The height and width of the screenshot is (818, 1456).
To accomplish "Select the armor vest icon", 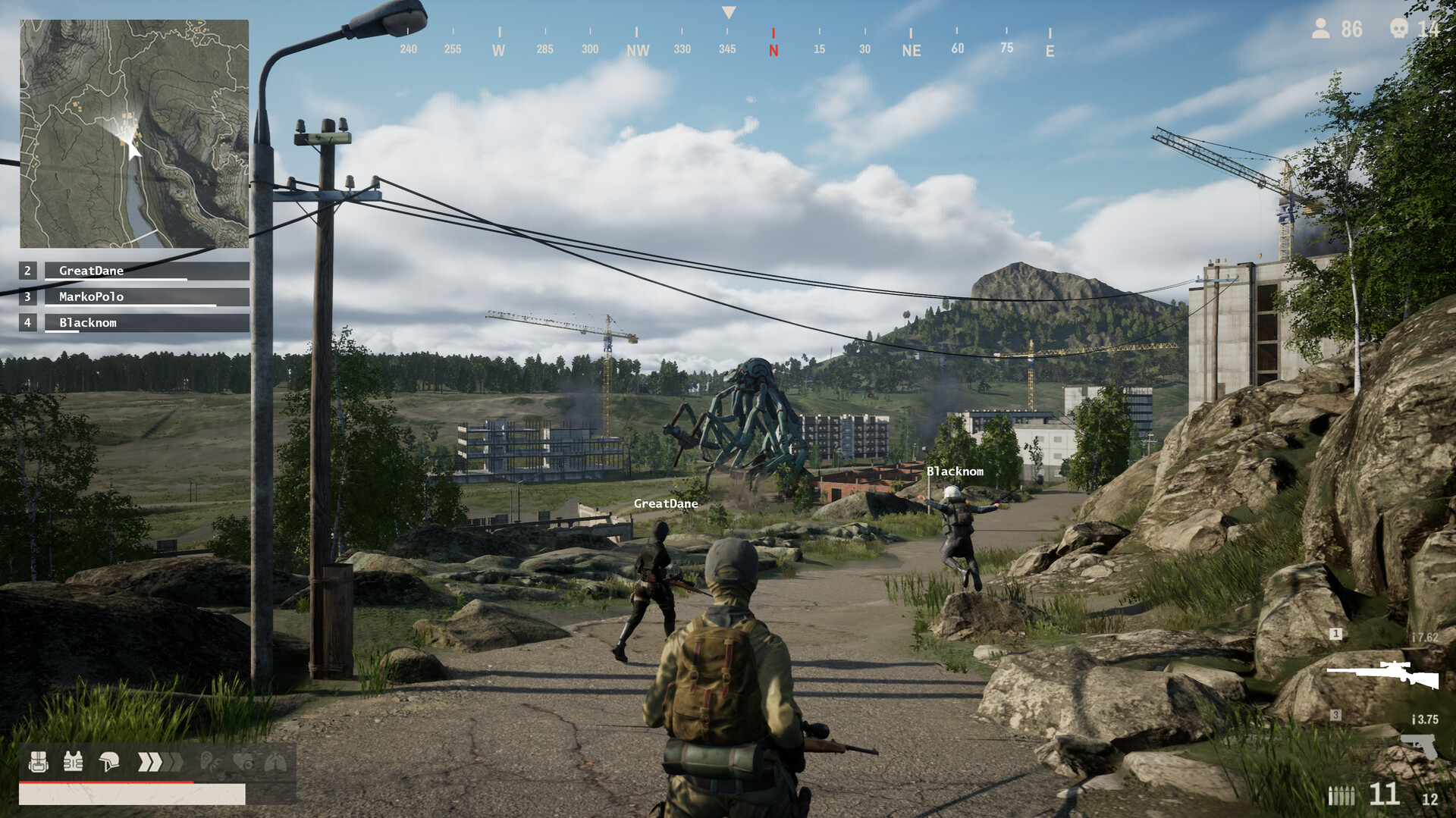I will (73, 761).
